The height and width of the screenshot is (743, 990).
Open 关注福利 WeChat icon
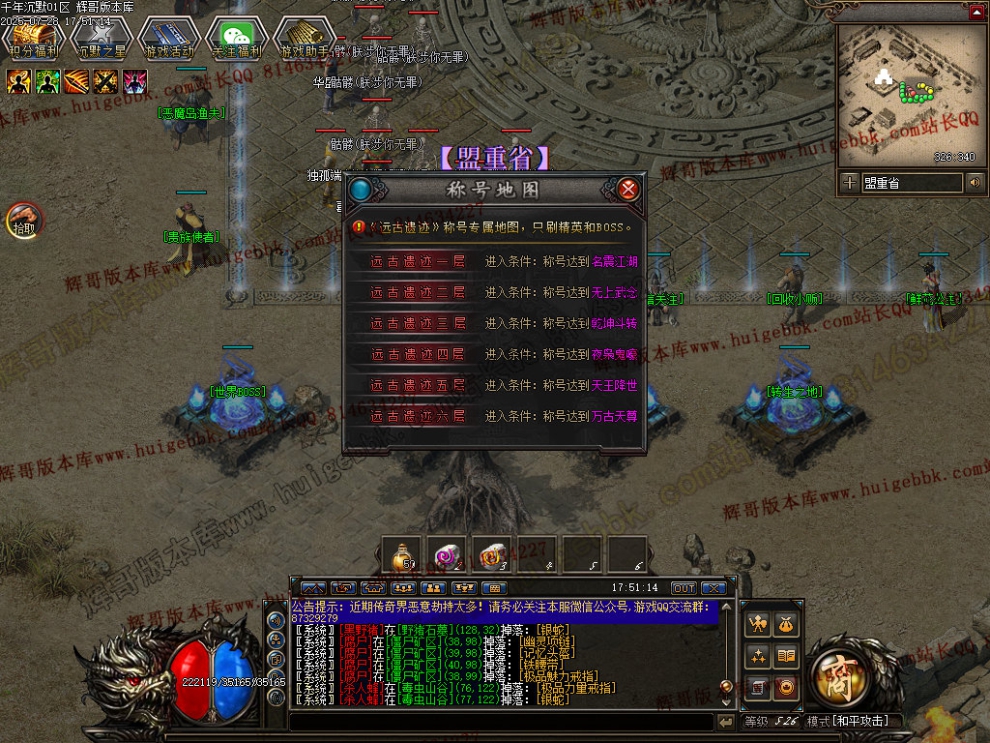pos(236,37)
